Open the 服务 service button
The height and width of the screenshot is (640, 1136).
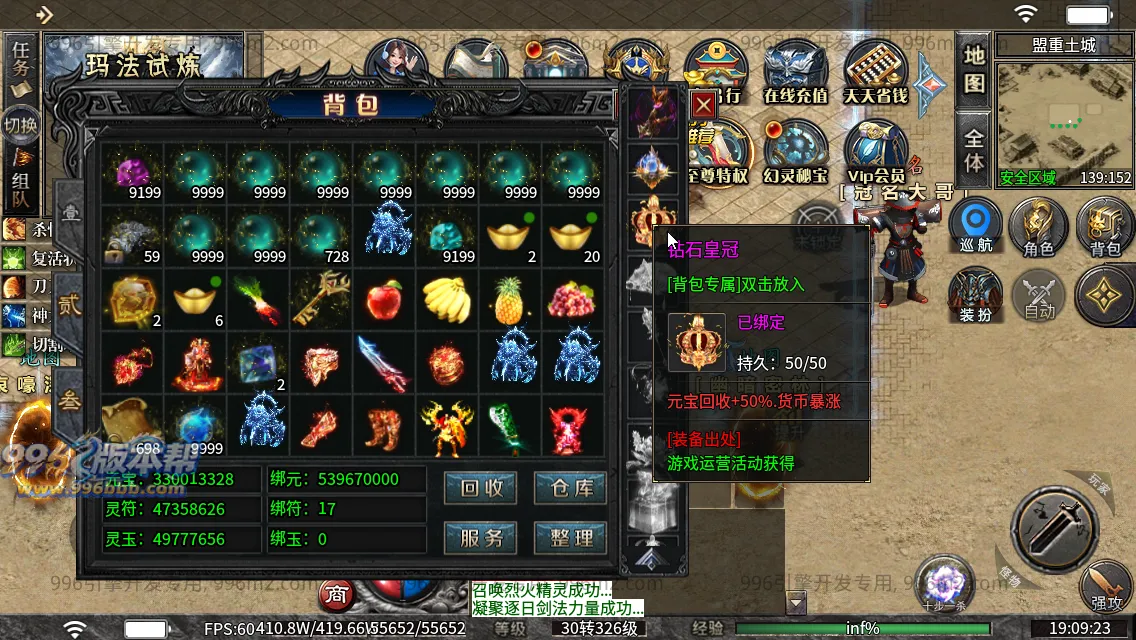tap(481, 537)
